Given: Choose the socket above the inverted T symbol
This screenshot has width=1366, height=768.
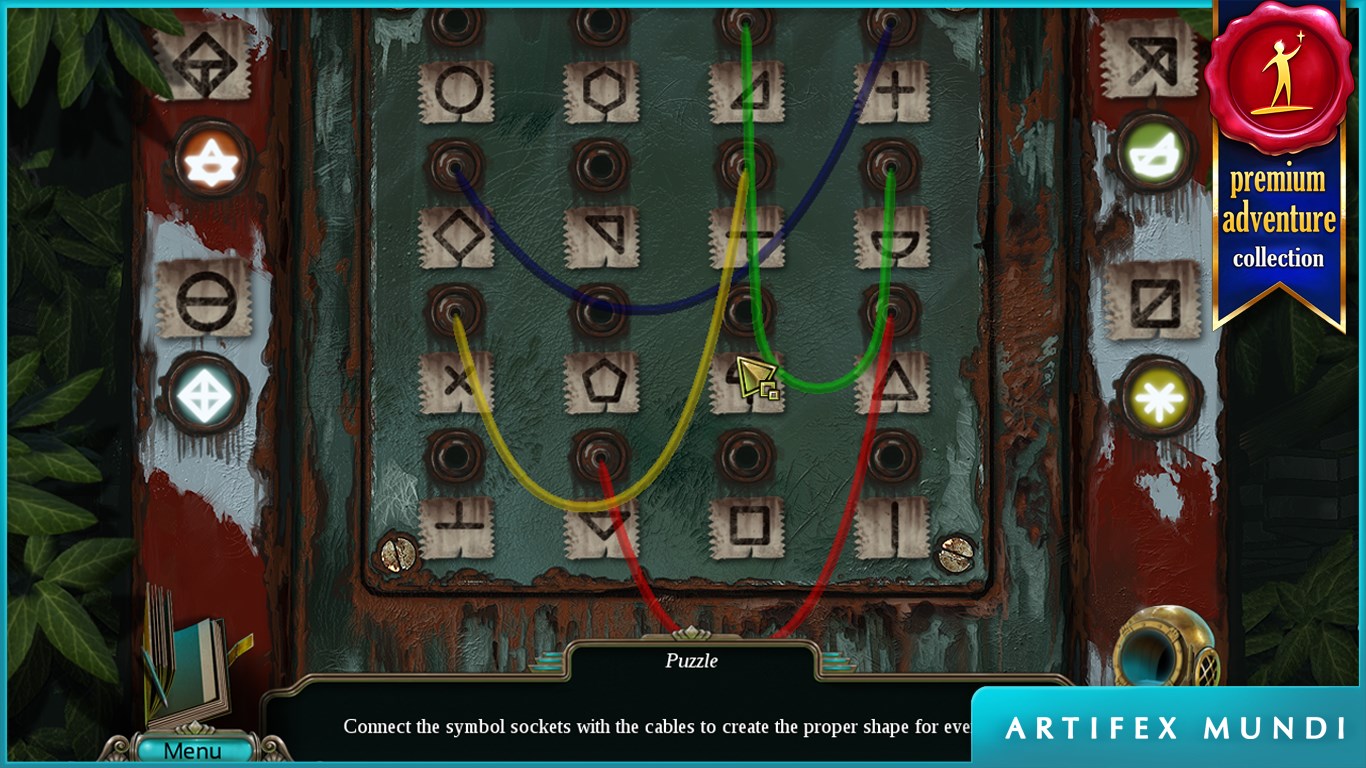Looking at the screenshot, I should click(x=455, y=455).
